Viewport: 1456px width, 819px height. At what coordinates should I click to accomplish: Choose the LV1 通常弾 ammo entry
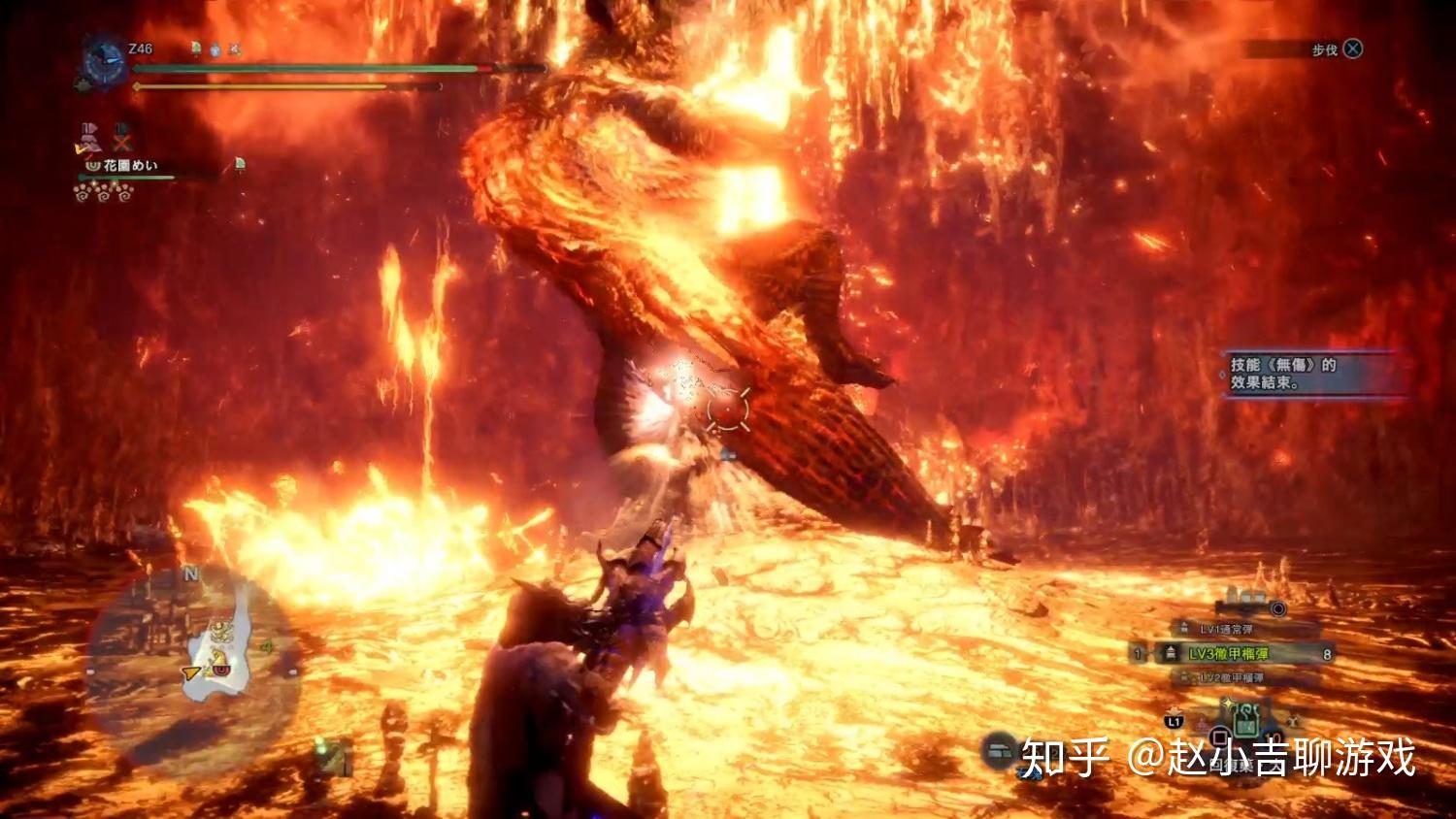(1227, 630)
